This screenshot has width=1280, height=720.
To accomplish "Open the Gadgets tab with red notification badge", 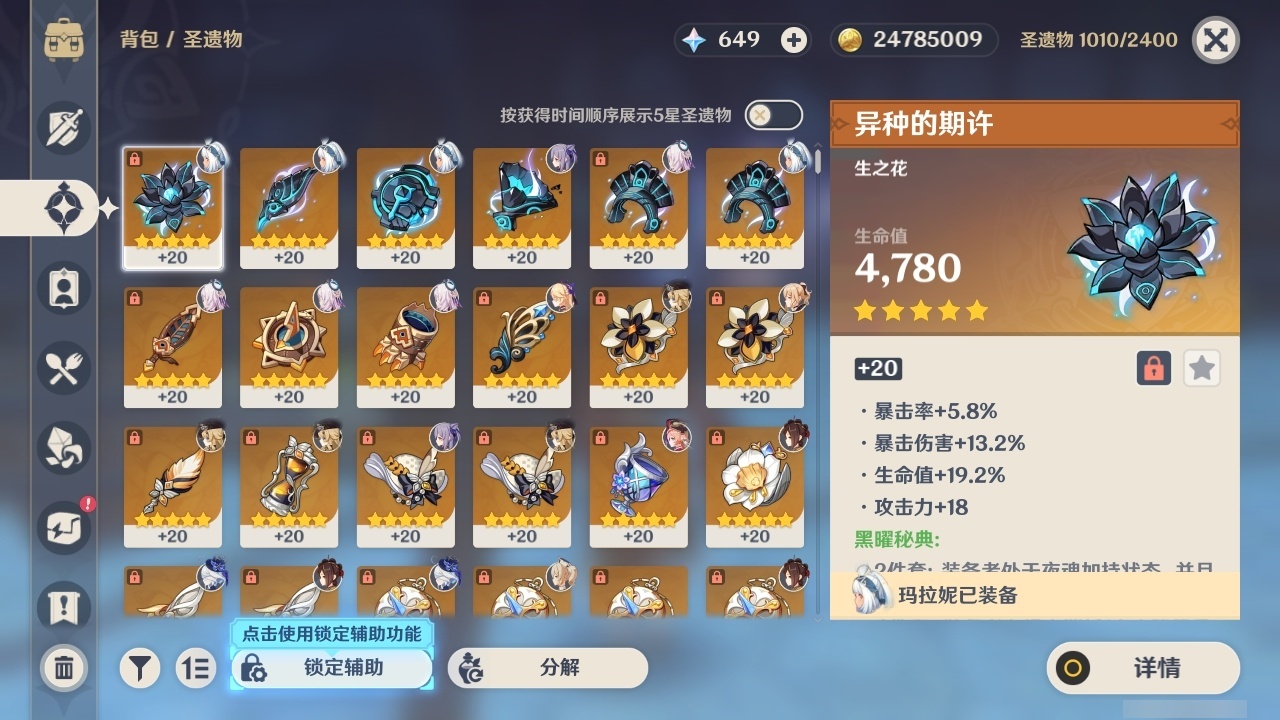I will 62,528.
